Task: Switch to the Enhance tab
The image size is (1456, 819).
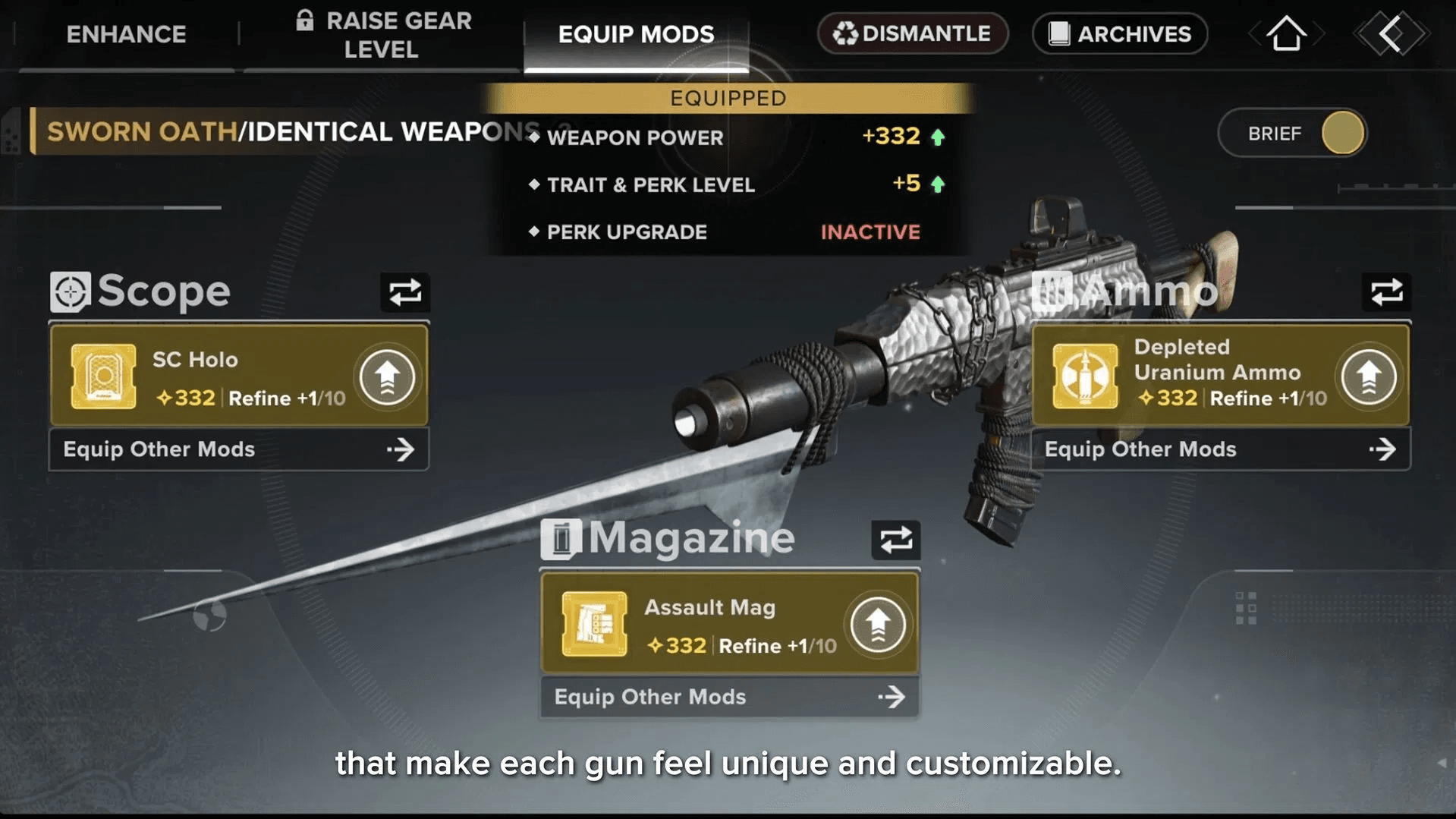Action: tap(126, 34)
